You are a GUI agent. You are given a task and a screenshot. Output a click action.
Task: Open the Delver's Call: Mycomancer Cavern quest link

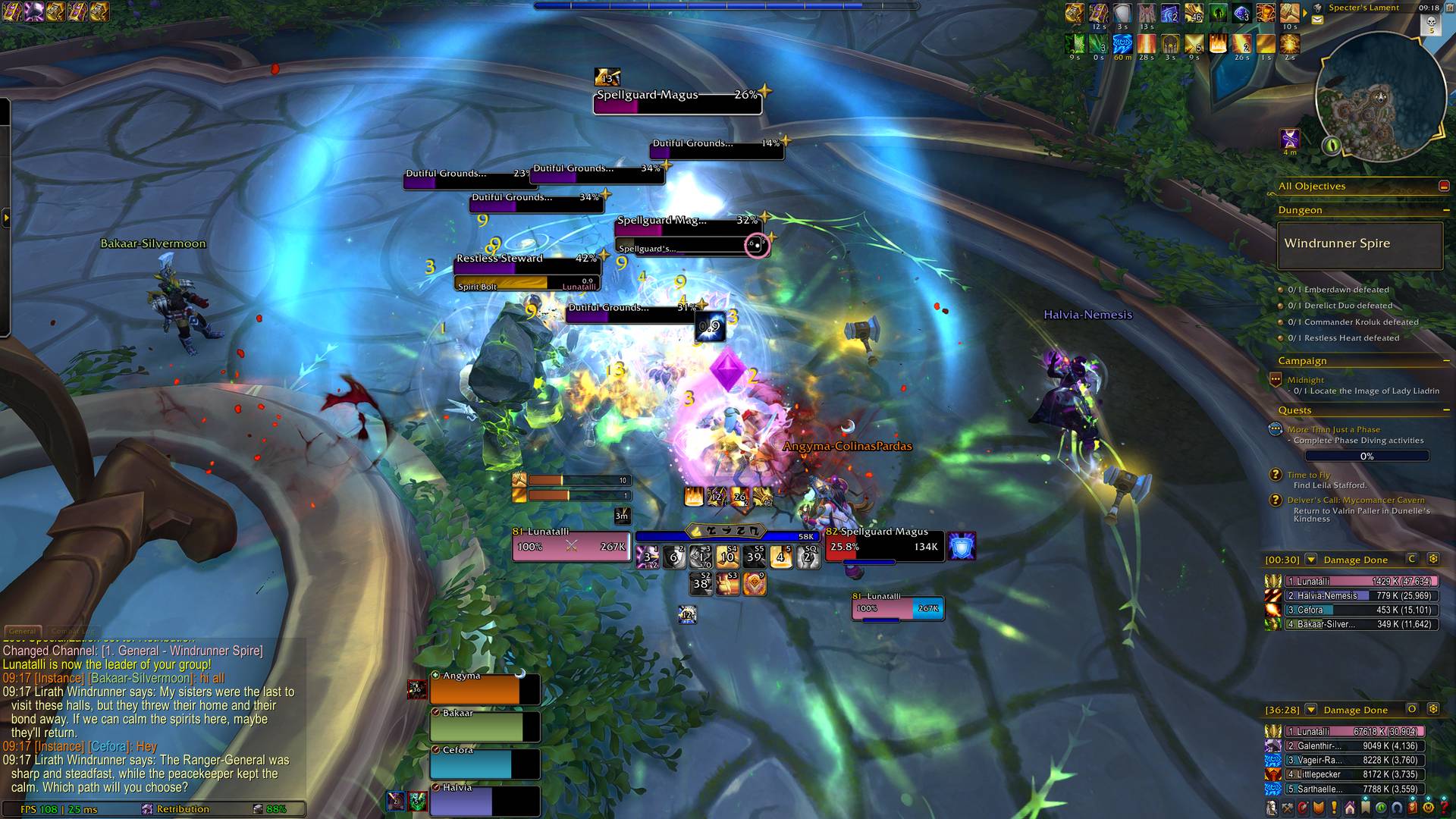pos(1357,500)
